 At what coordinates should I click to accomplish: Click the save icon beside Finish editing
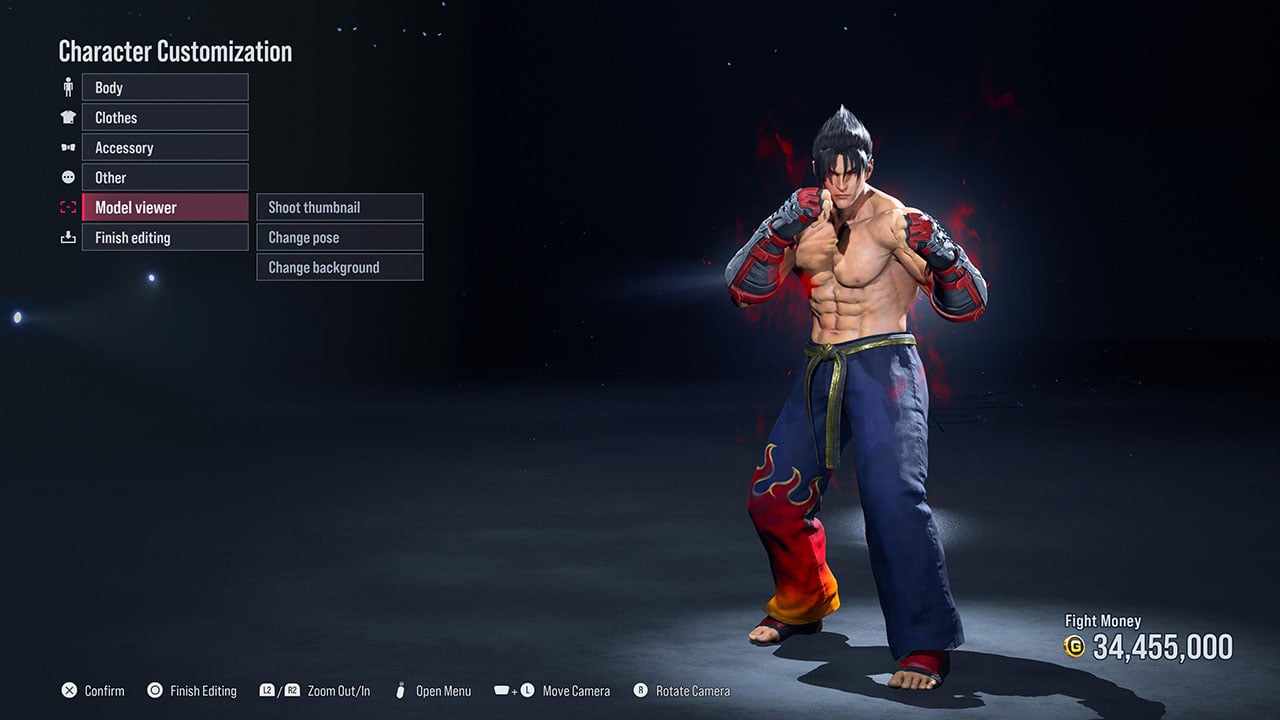click(68, 237)
